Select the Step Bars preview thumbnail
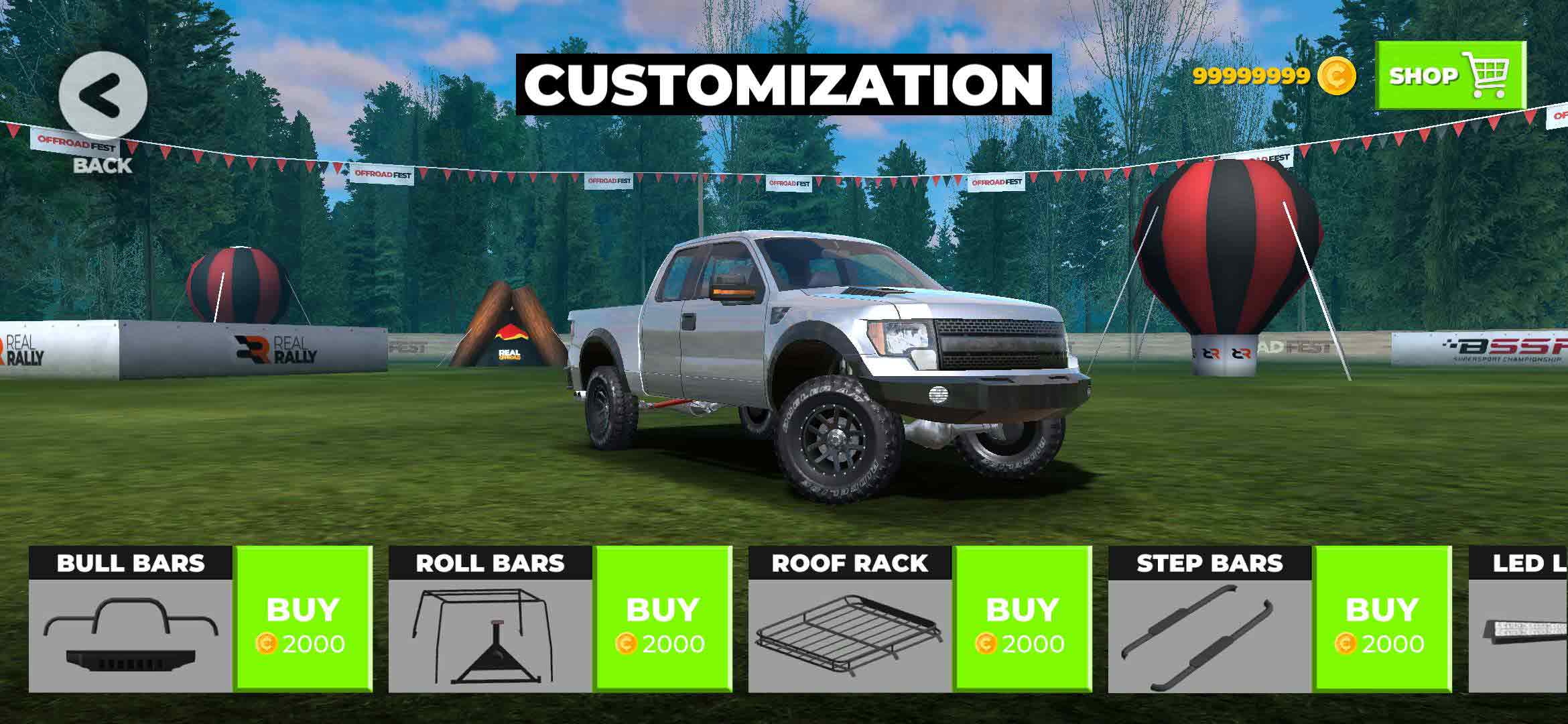Image resolution: width=1568 pixels, height=724 pixels. coord(1210,635)
